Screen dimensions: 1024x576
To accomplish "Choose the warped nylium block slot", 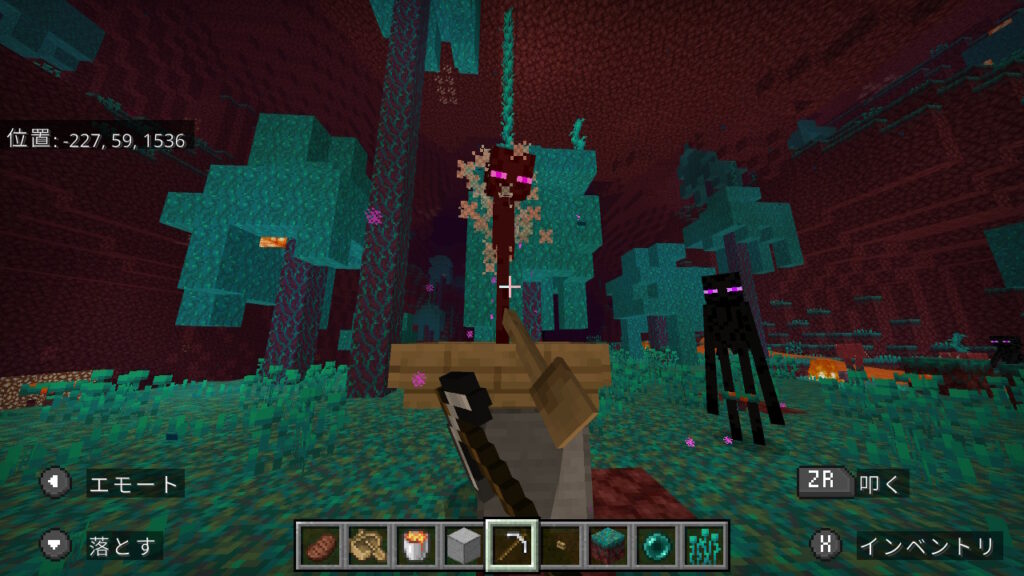I will (x=607, y=545).
